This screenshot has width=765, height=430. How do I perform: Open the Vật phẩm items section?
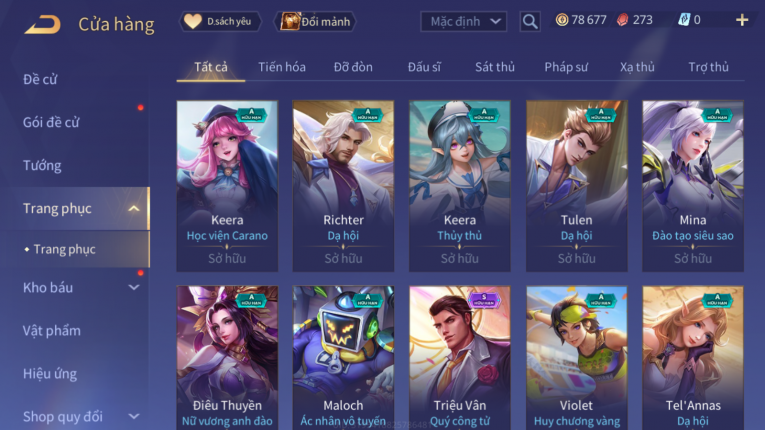pos(51,330)
